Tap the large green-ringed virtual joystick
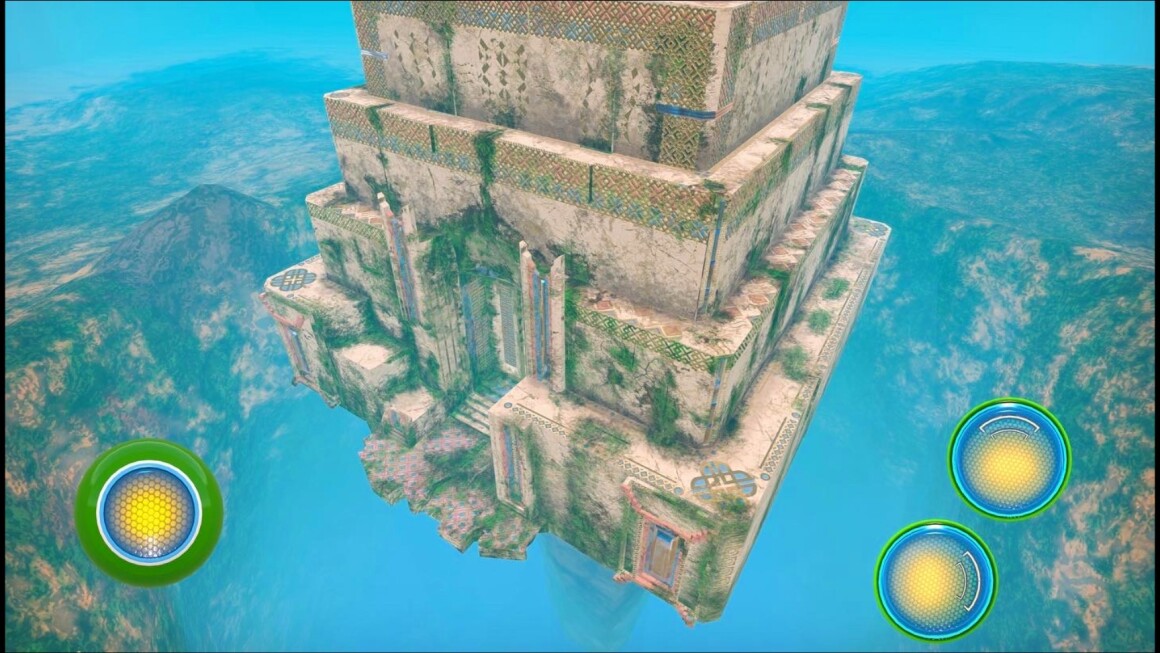1160x653 pixels. click(149, 512)
